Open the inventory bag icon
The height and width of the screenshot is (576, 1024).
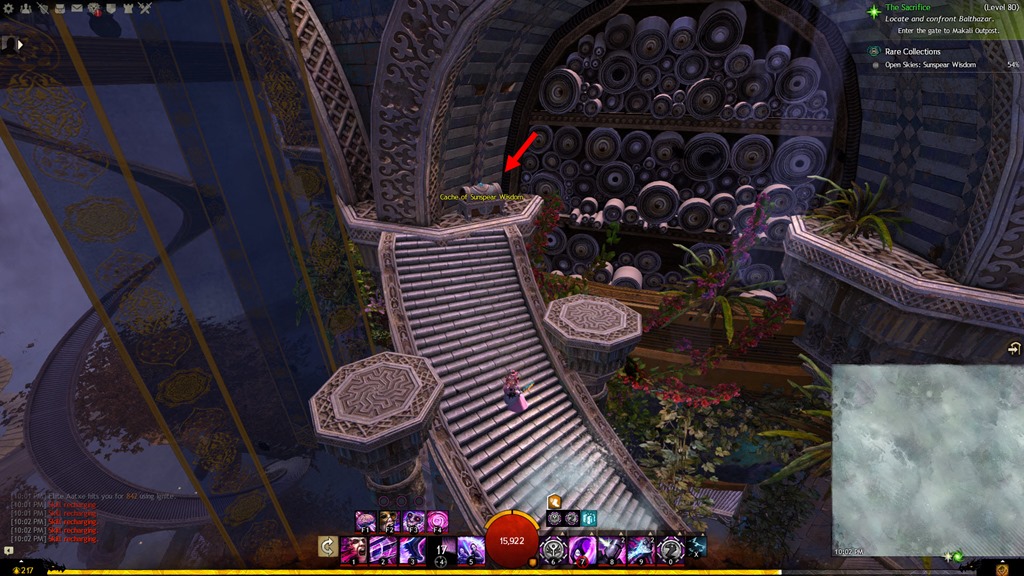click(59, 9)
